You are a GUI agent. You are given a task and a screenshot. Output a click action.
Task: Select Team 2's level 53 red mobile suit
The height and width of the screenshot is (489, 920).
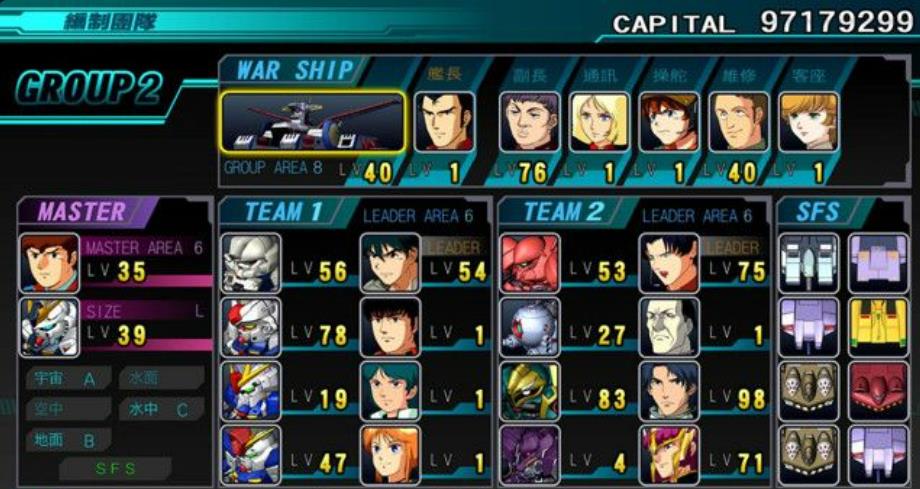(530, 263)
